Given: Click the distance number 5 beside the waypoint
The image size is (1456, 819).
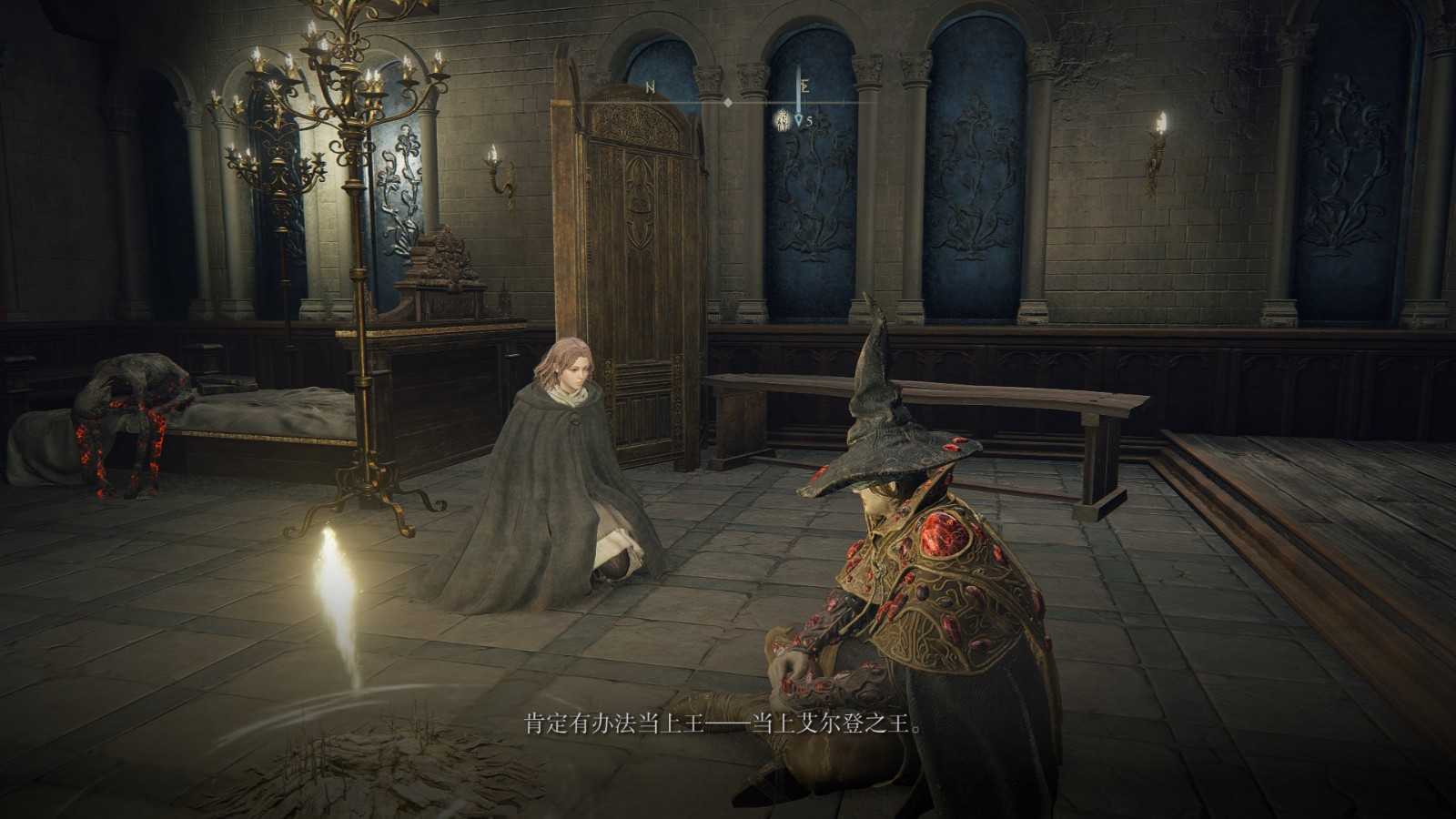Looking at the screenshot, I should pyautogui.click(x=811, y=120).
